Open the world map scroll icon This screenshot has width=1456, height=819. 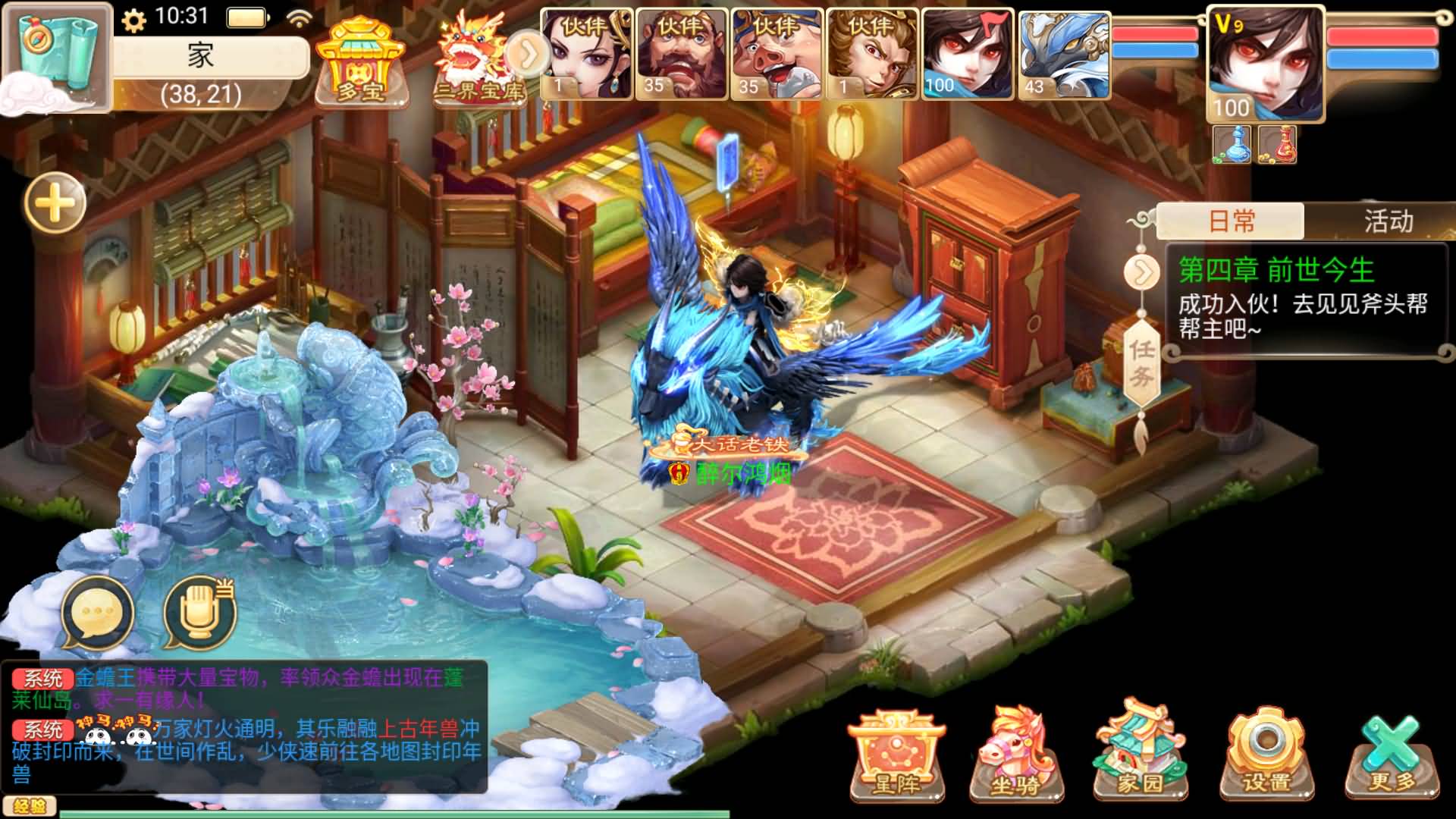tap(57, 53)
